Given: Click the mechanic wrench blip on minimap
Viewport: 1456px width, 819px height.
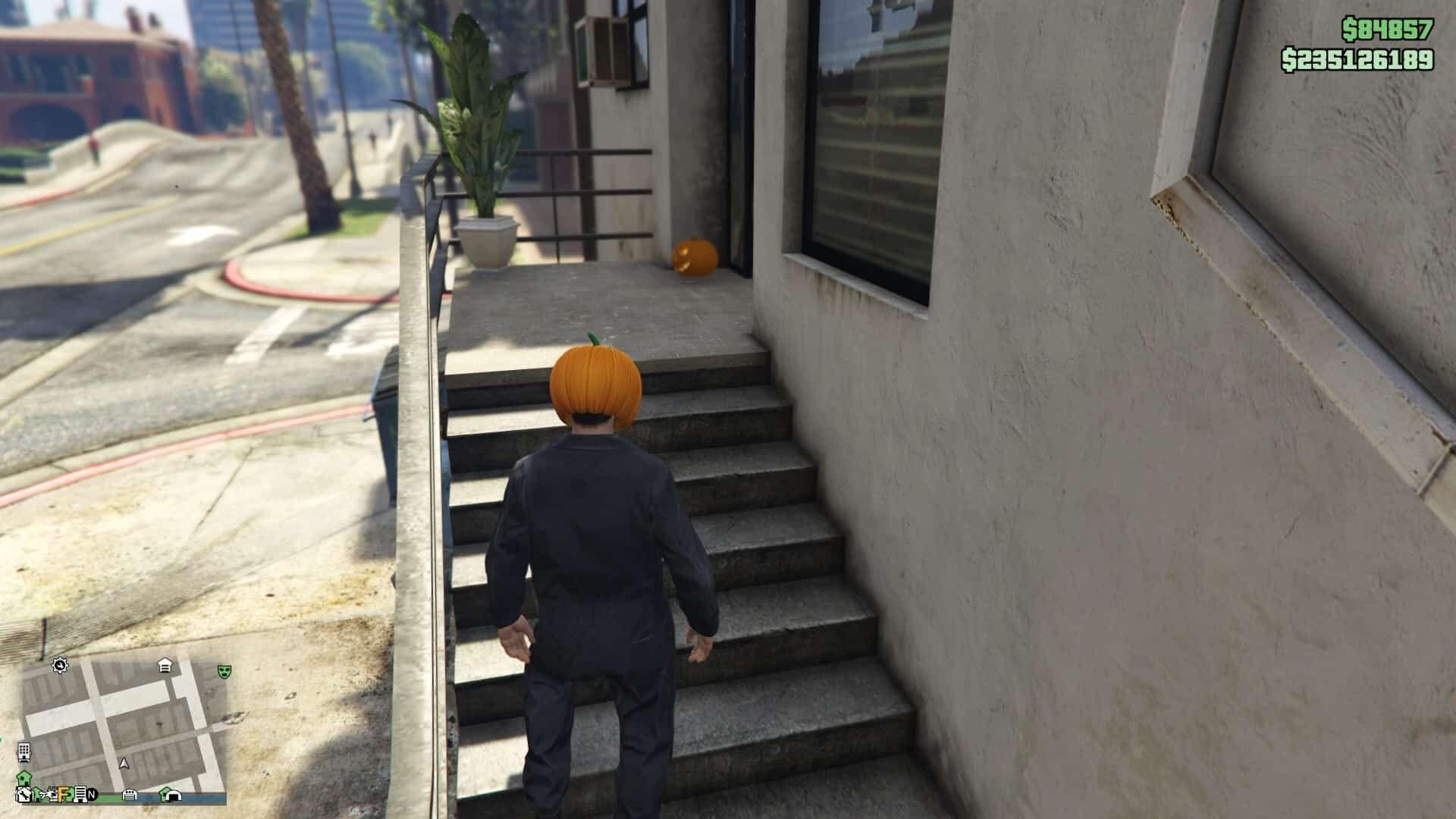Looking at the screenshot, I should tap(25, 793).
